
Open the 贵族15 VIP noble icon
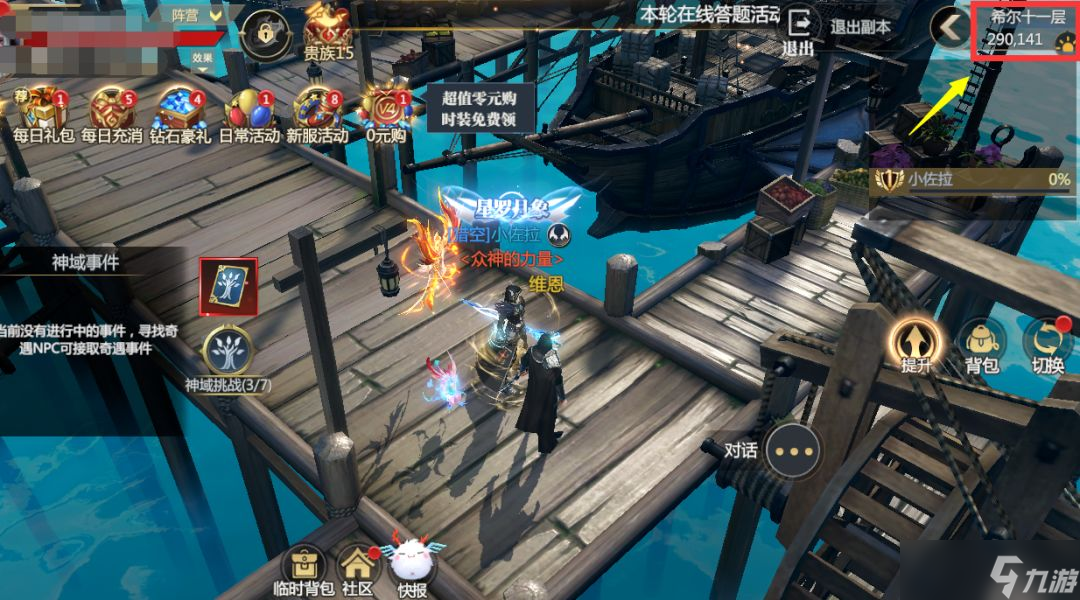329,30
